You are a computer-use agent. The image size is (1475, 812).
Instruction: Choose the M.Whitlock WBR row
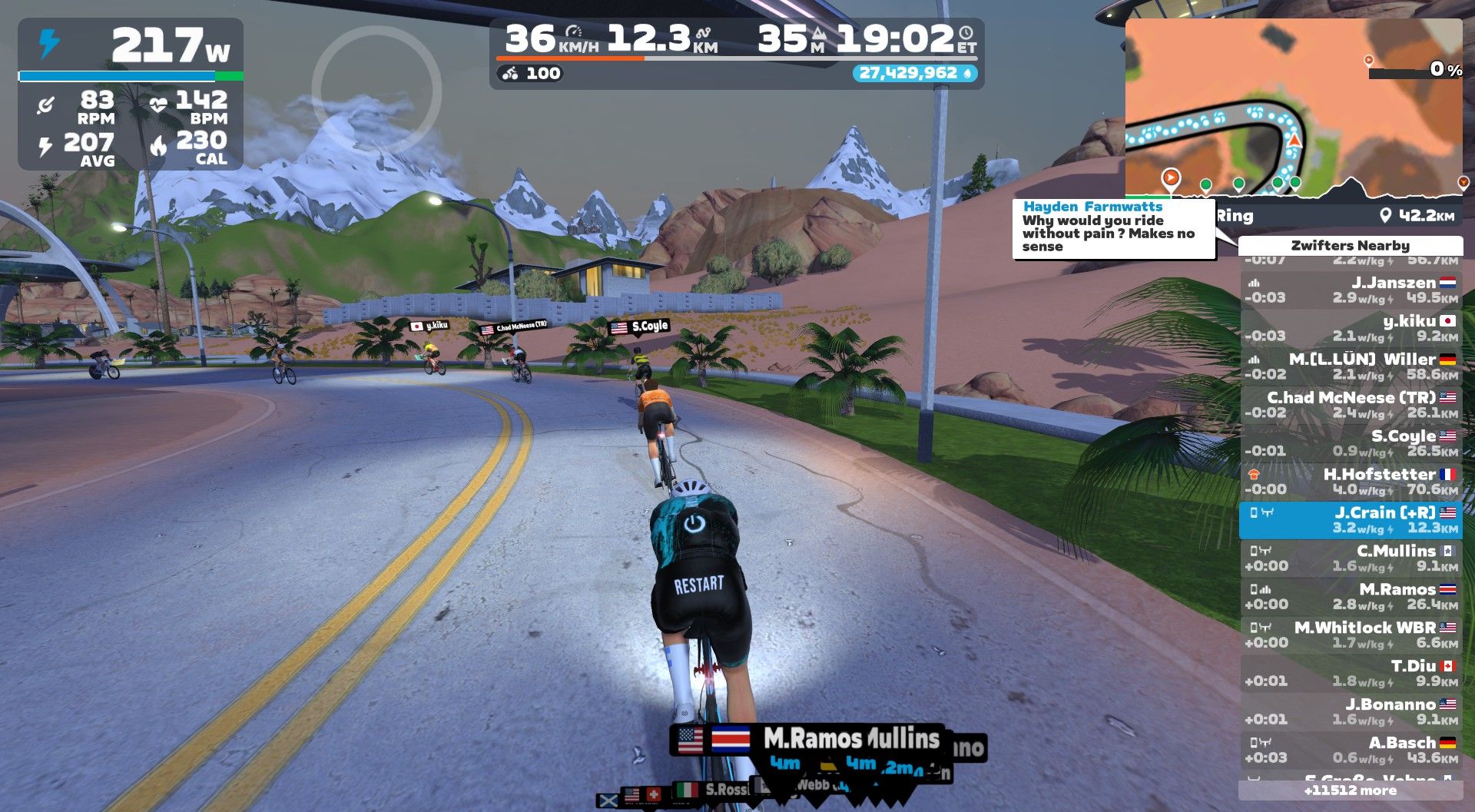[x=1351, y=635]
